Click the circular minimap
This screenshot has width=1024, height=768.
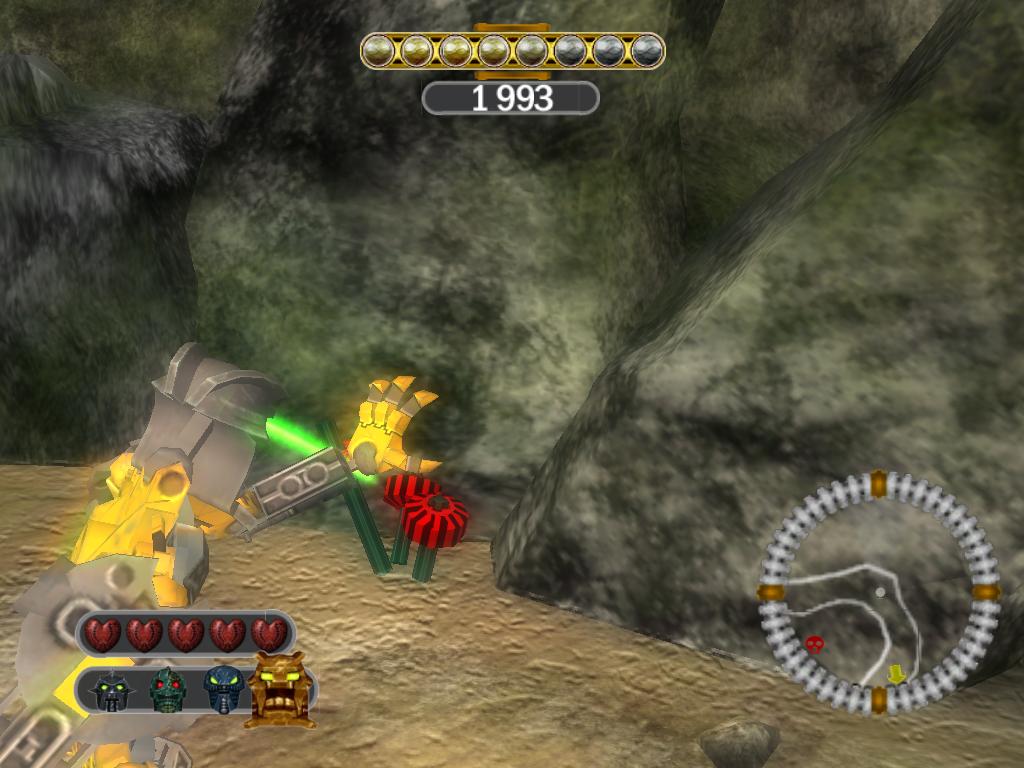pos(879,592)
